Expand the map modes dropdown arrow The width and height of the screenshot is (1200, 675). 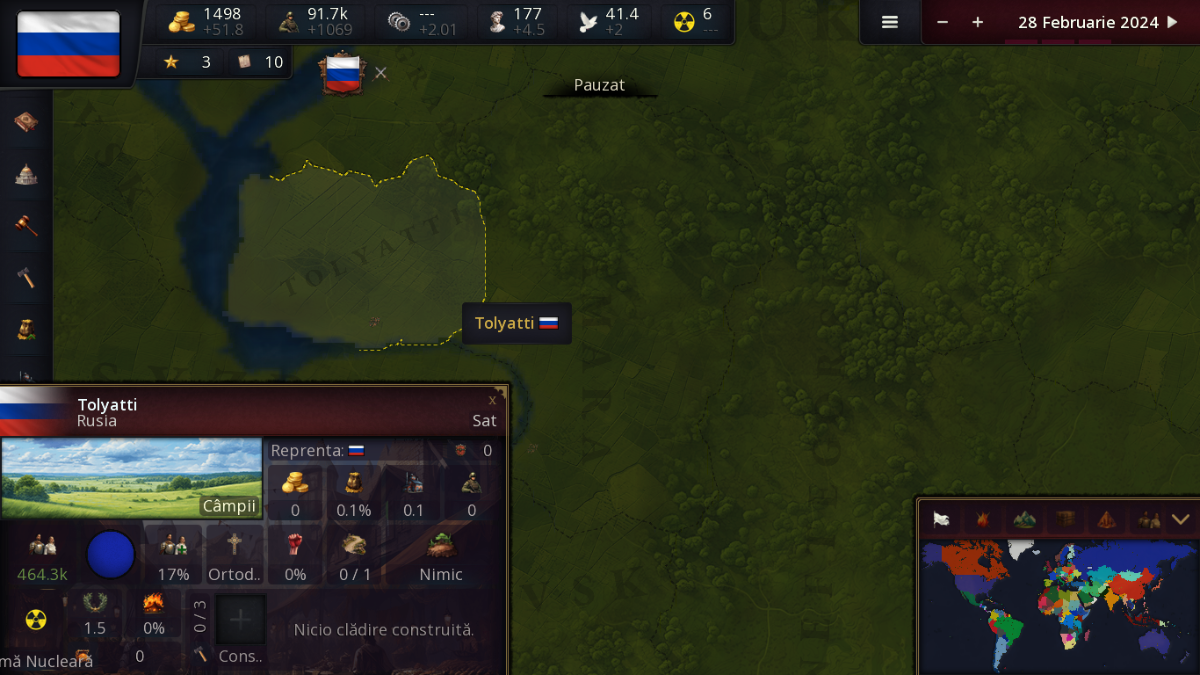tap(1180, 519)
